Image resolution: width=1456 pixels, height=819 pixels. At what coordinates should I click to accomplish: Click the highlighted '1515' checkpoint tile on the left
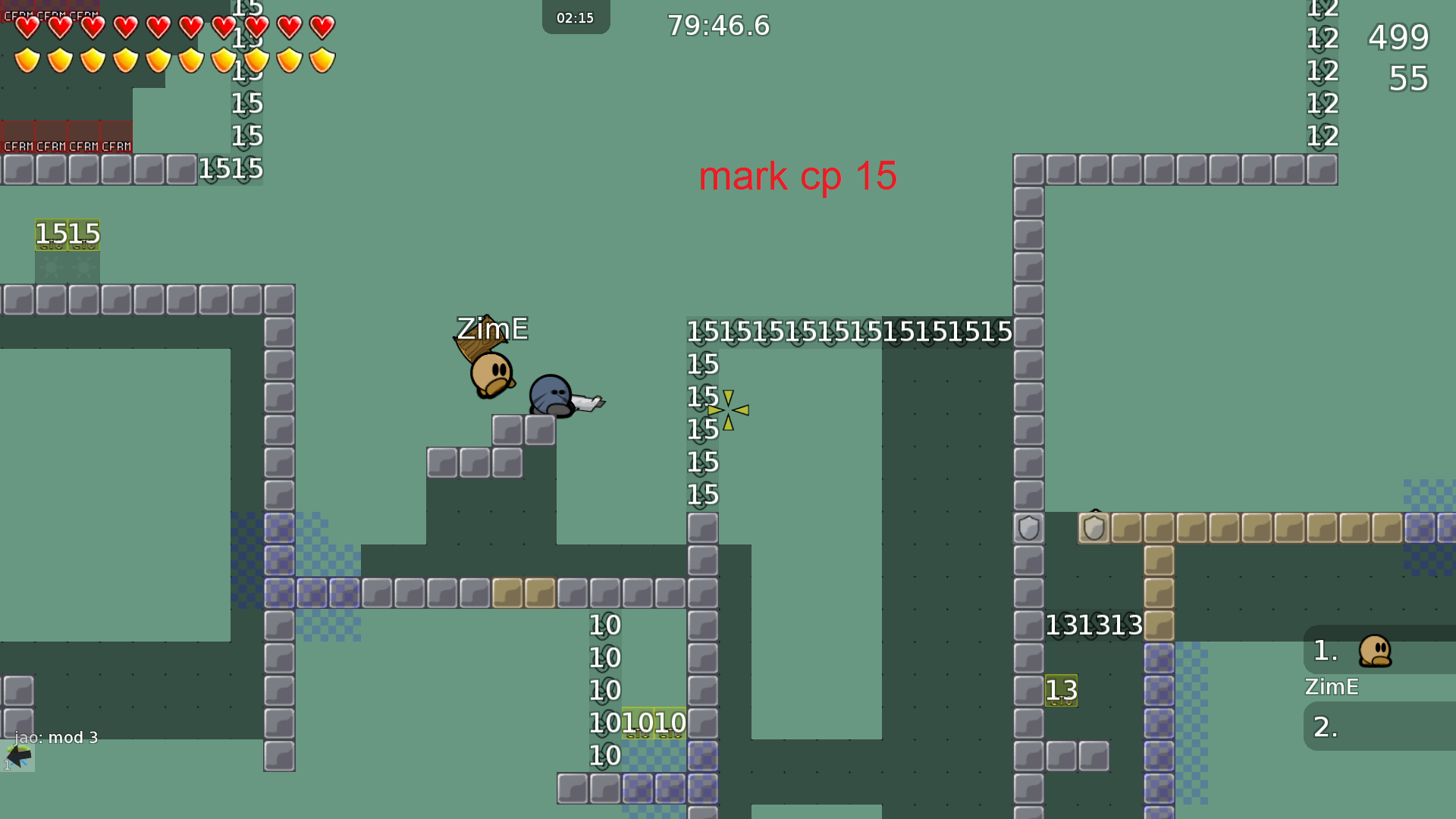[x=67, y=233]
